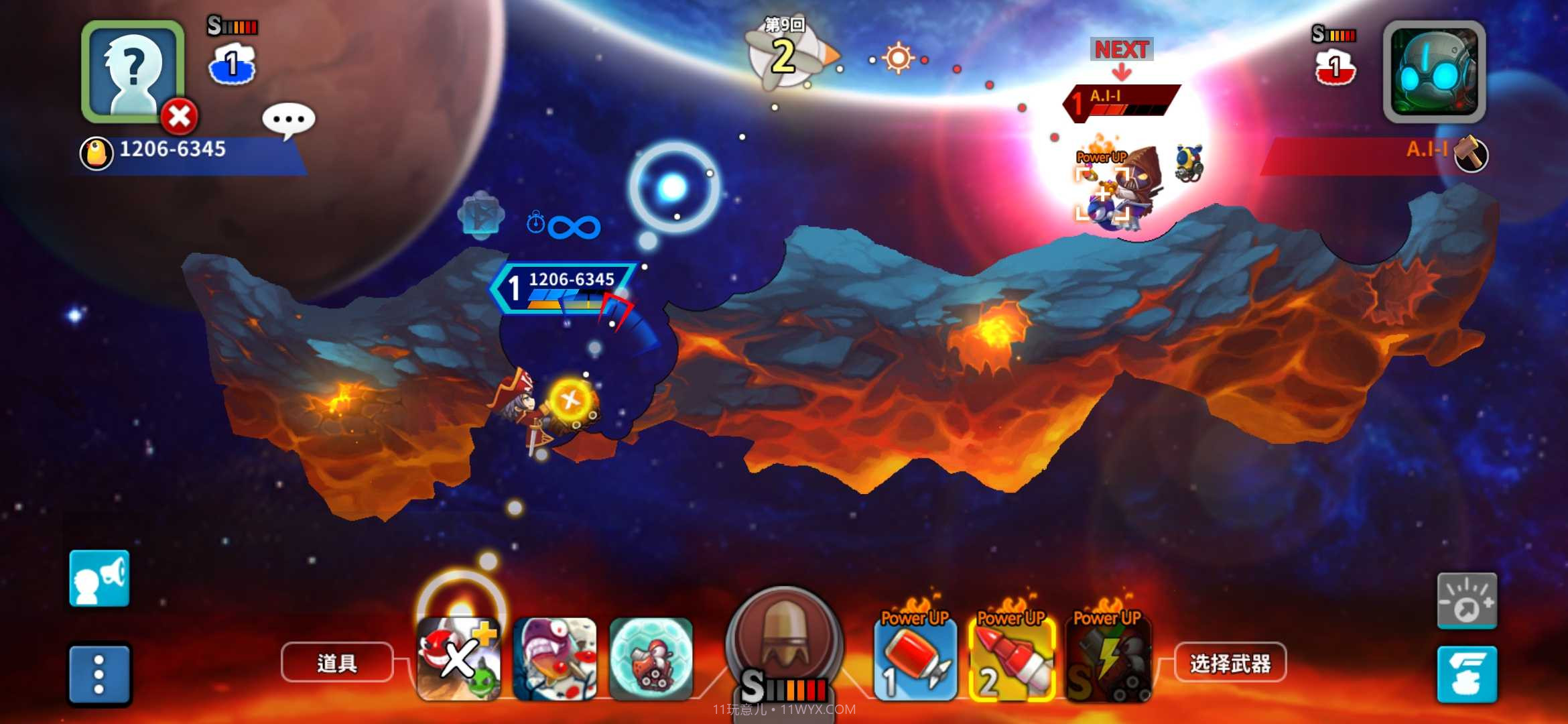Open the three-dot options menu
The image size is (1568, 724).
(99, 674)
